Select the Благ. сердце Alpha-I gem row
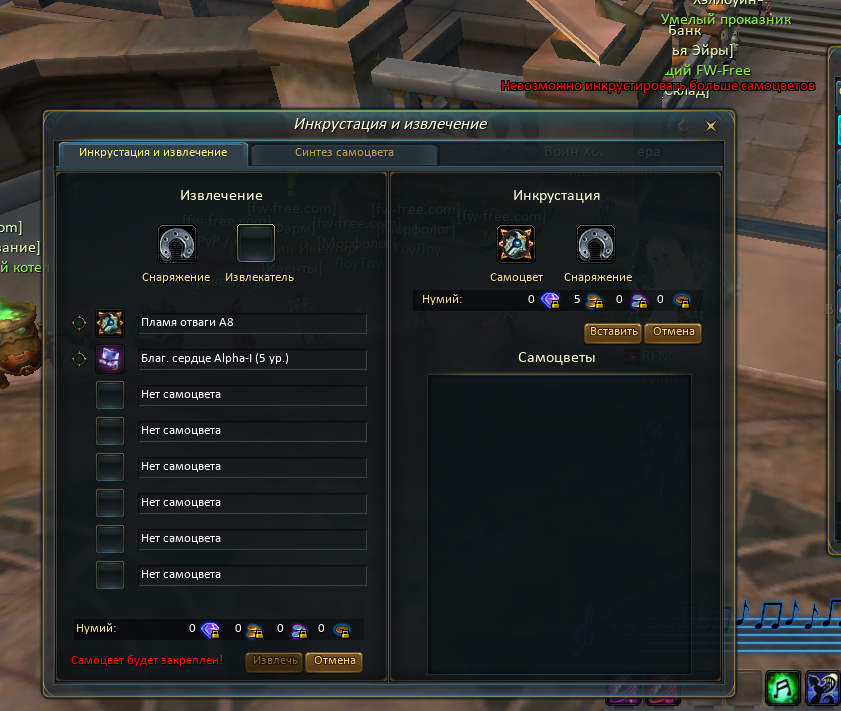 point(252,359)
